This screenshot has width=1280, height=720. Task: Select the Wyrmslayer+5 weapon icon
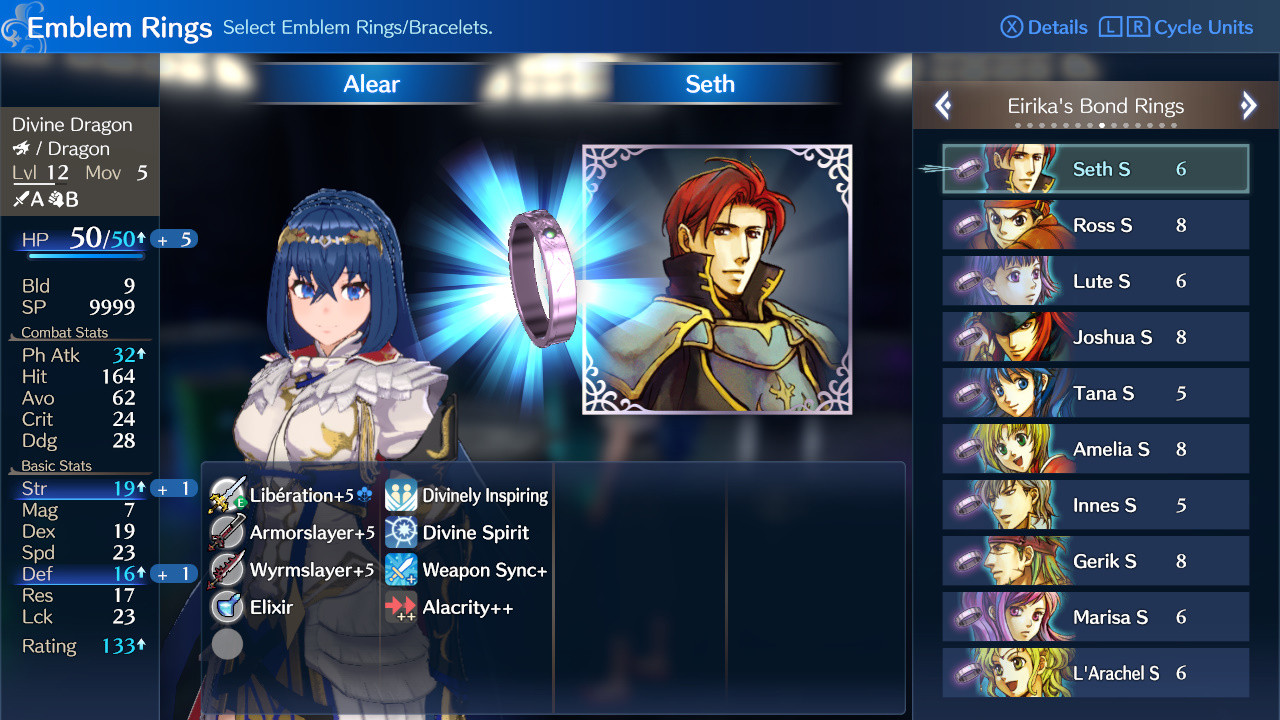coord(226,570)
